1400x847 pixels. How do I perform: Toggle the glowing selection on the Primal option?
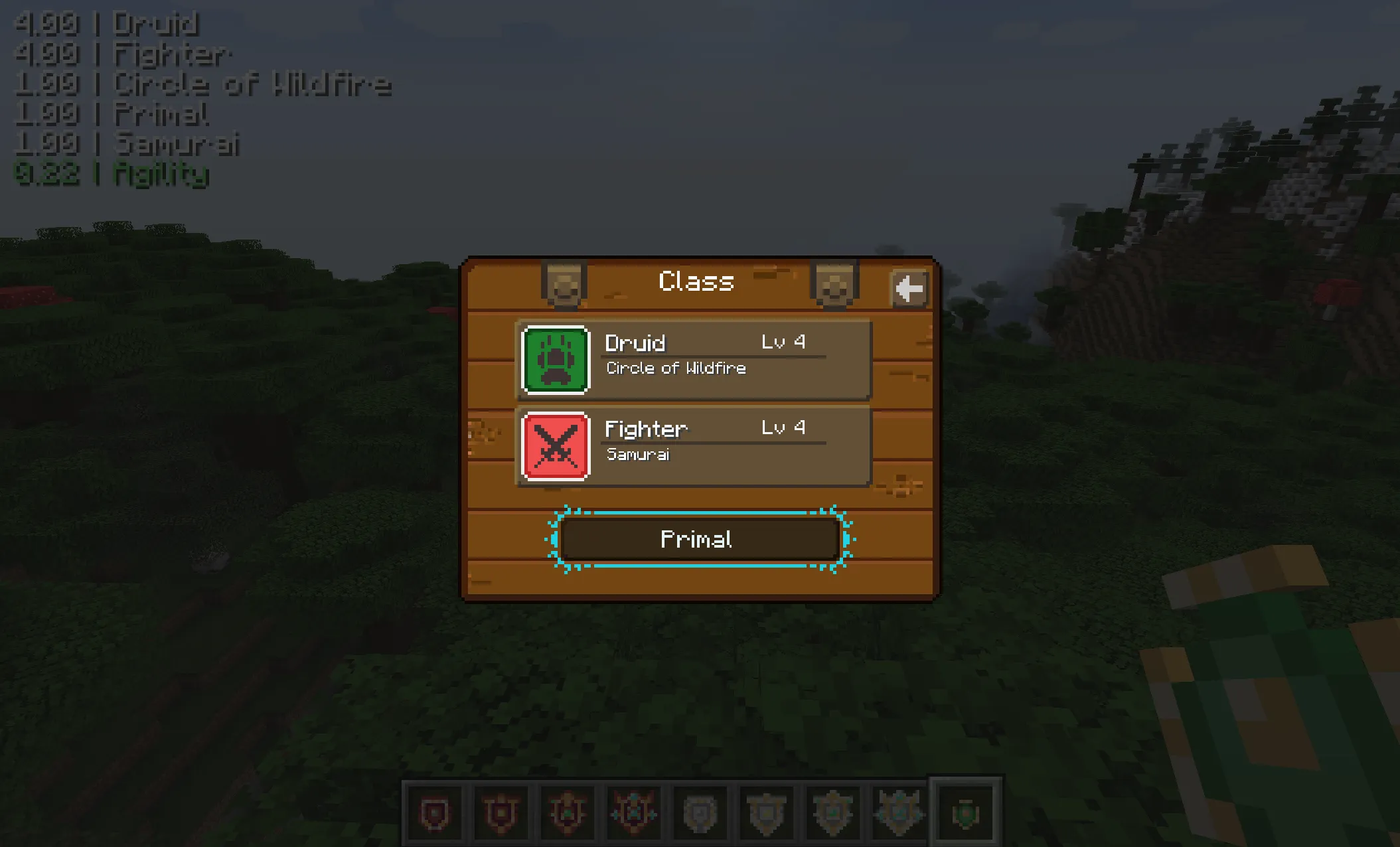point(696,539)
